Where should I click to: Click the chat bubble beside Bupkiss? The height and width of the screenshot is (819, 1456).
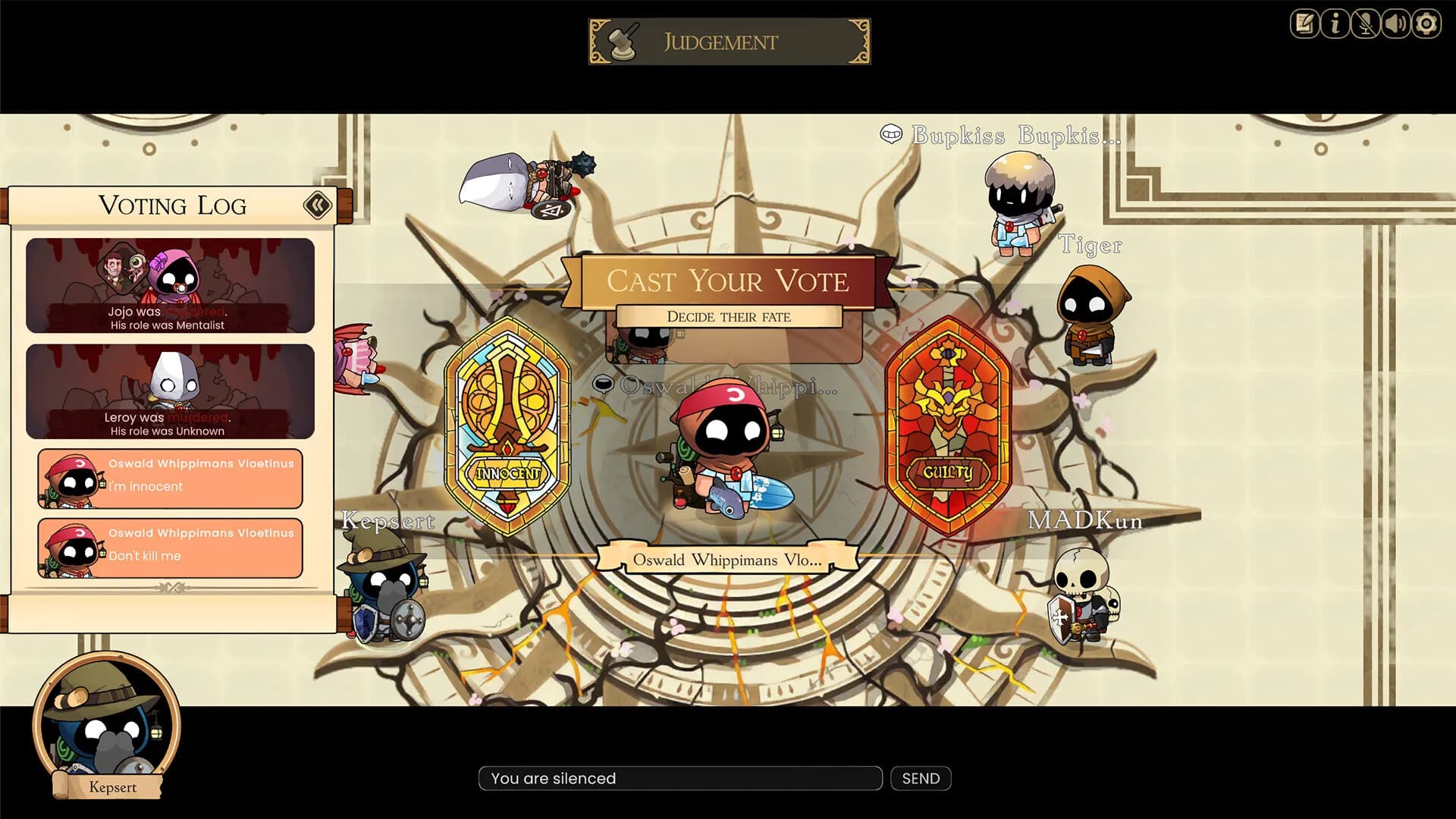tap(891, 135)
